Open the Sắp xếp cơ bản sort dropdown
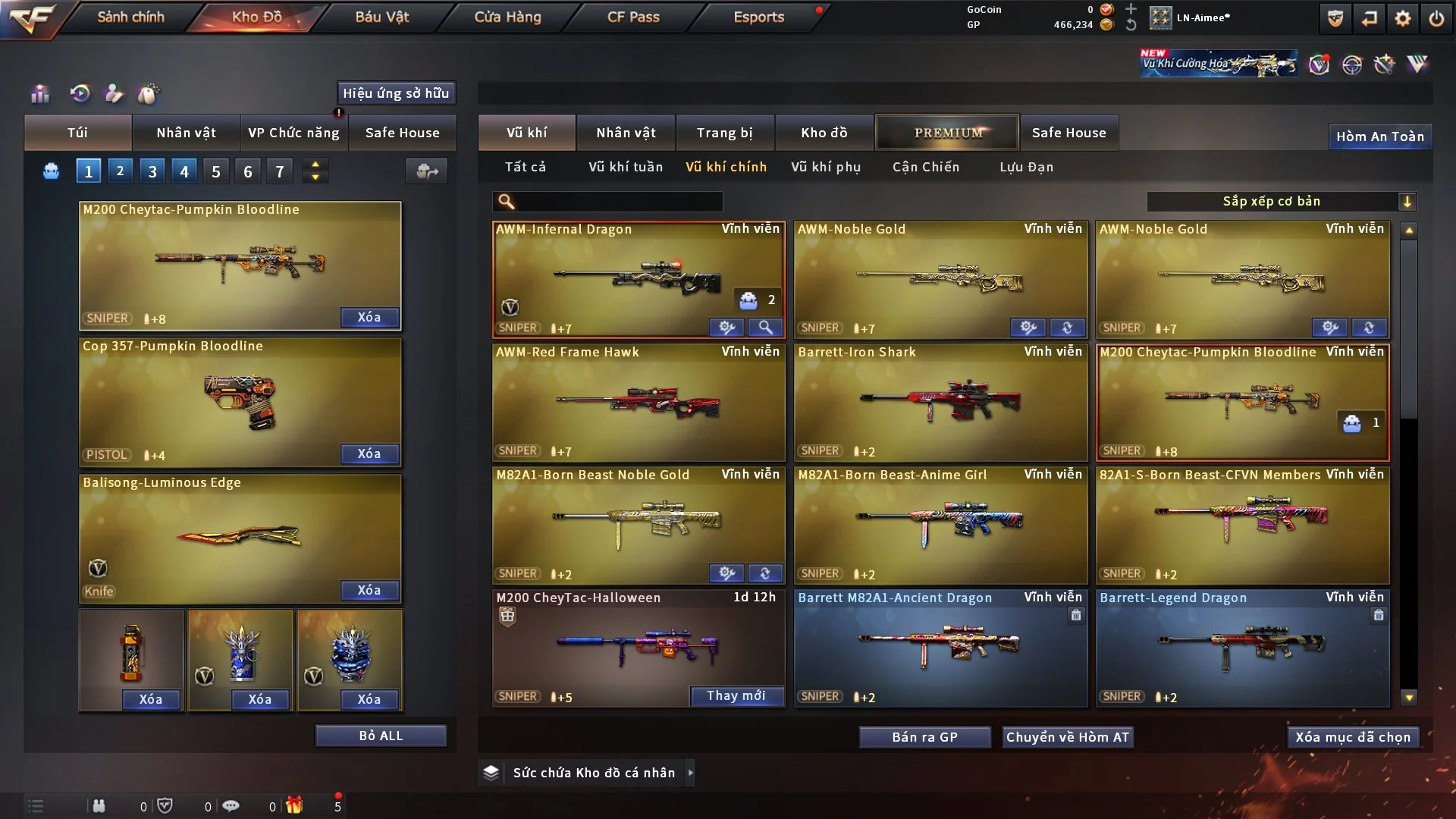This screenshot has height=819, width=1456. 1281,201
